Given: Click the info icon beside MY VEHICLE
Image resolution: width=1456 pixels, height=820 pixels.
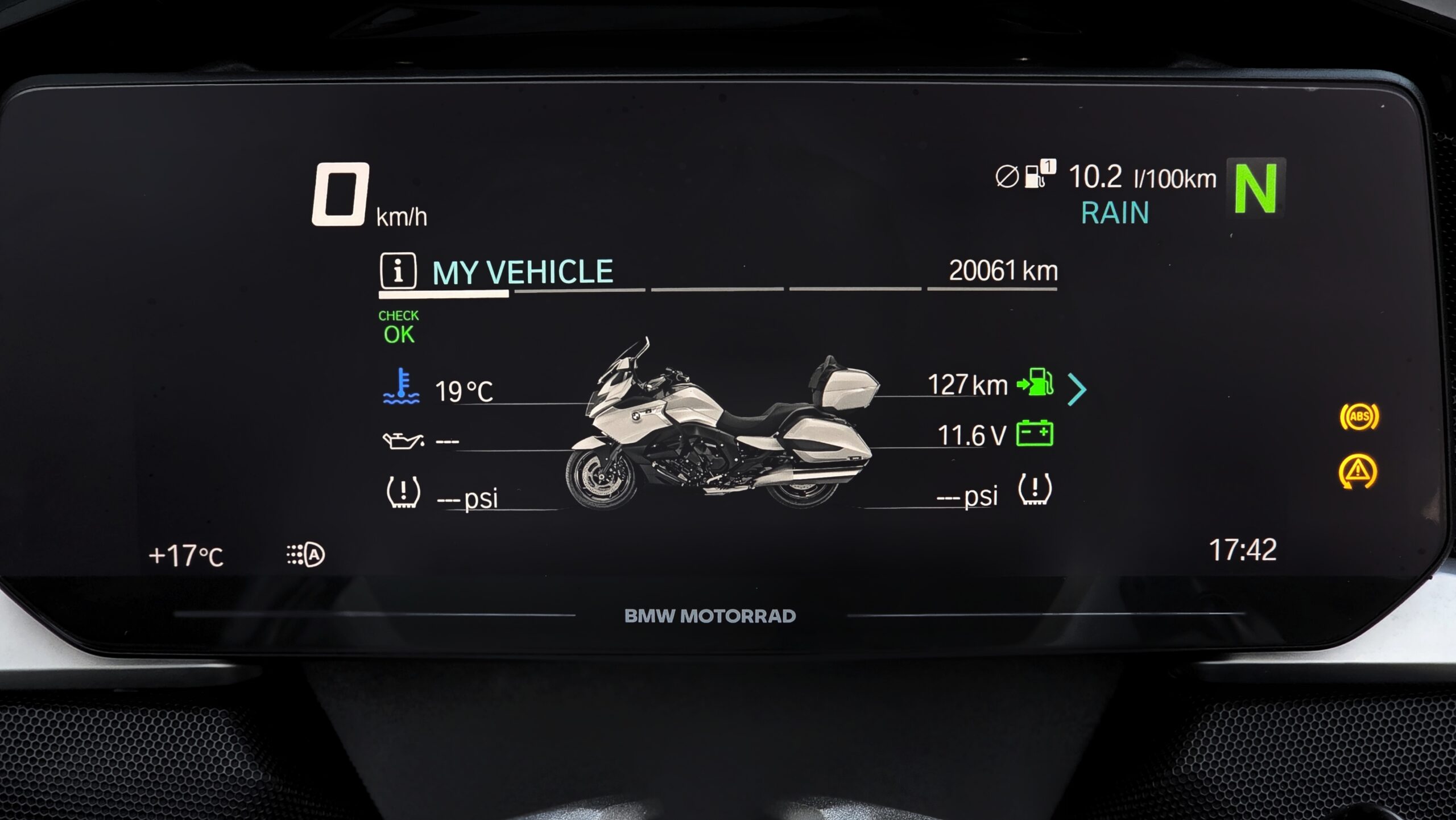Looking at the screenshot, I should 398,270.
